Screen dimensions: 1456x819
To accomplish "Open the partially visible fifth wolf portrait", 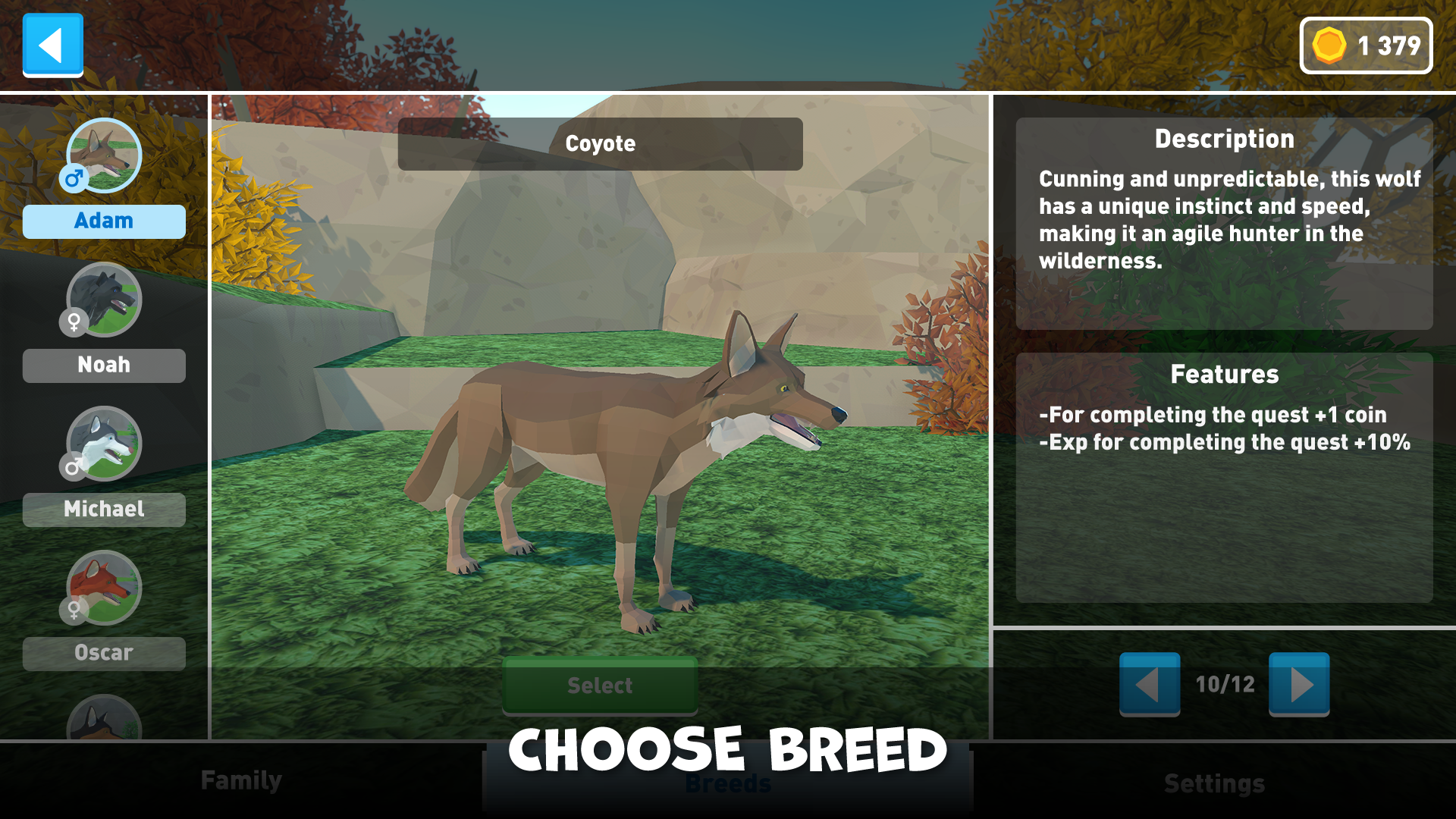I will 104,724.
